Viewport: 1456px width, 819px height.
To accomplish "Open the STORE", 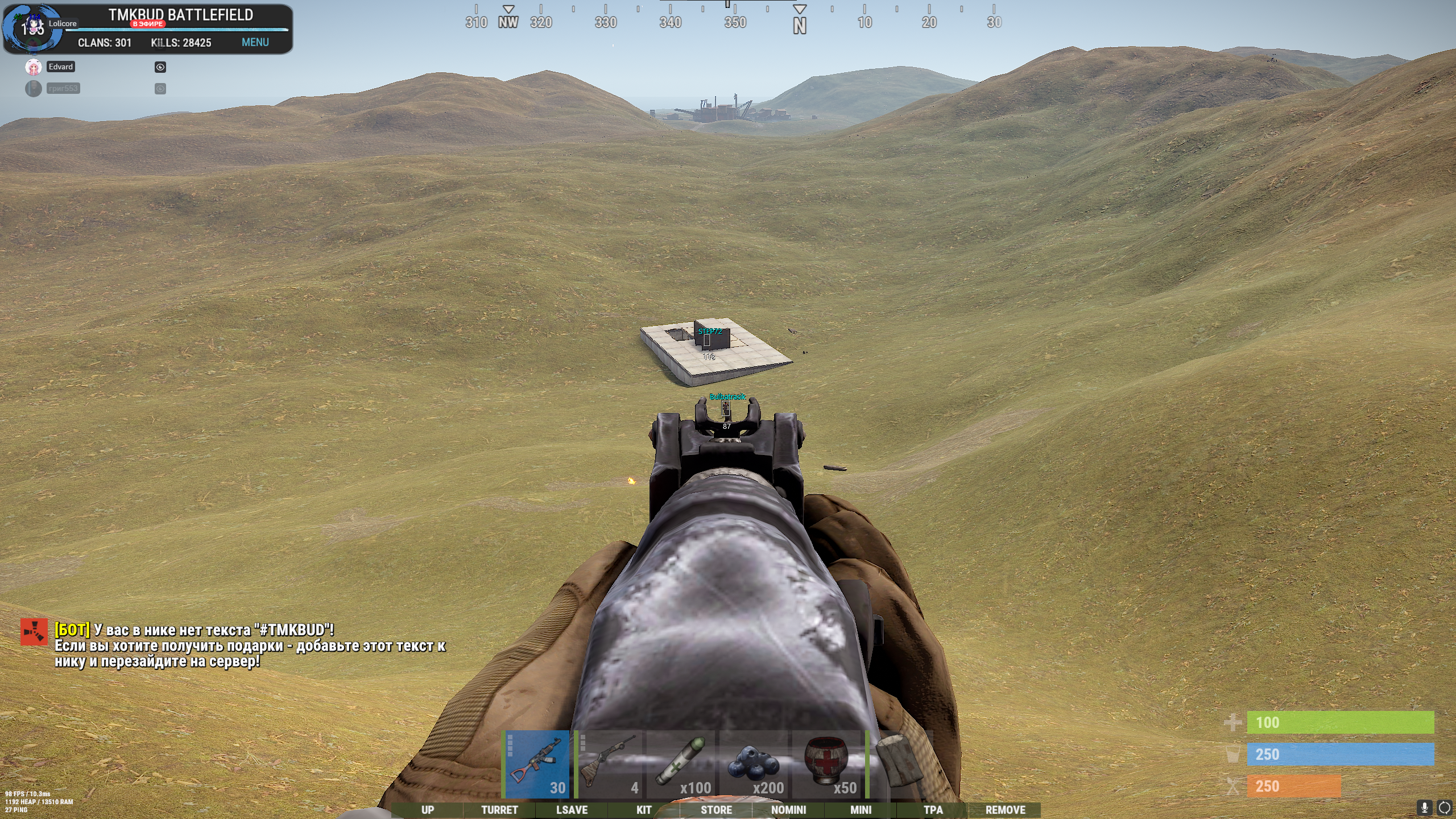I will 716,810.
